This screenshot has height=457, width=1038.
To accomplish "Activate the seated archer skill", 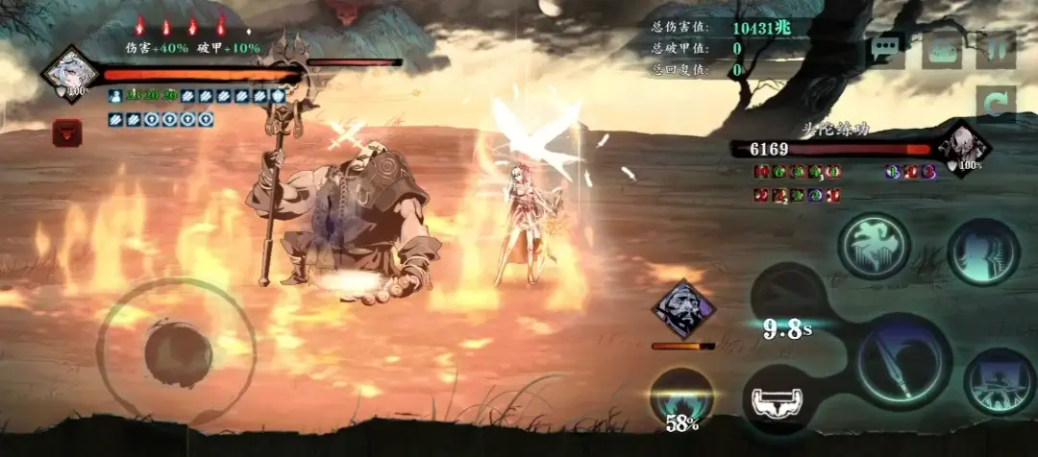I will (999, 381).
